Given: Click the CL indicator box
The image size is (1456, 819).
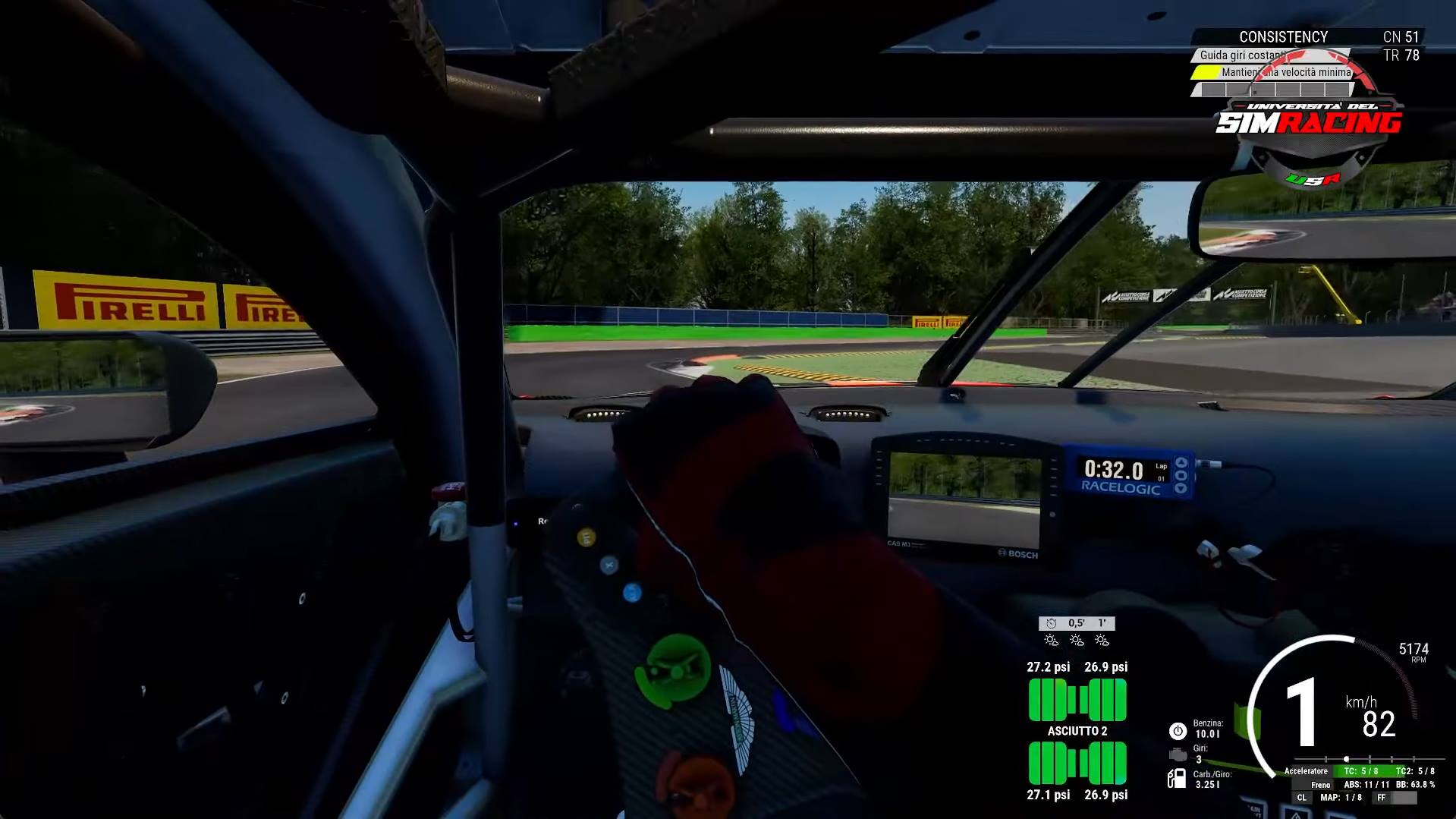Looking at the screenshot, I should (1301, 798).
